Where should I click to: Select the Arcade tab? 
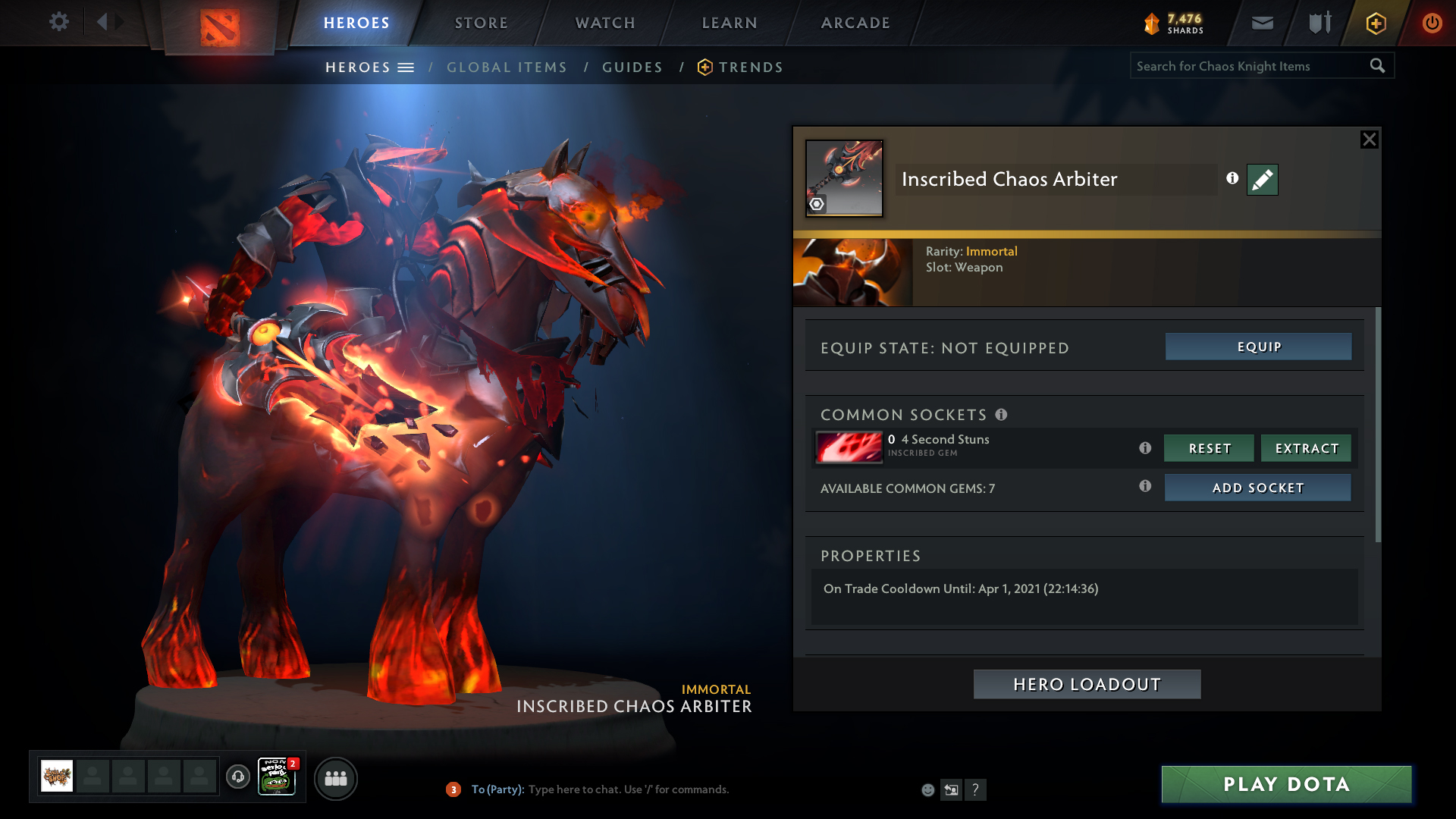pos(855,23)
